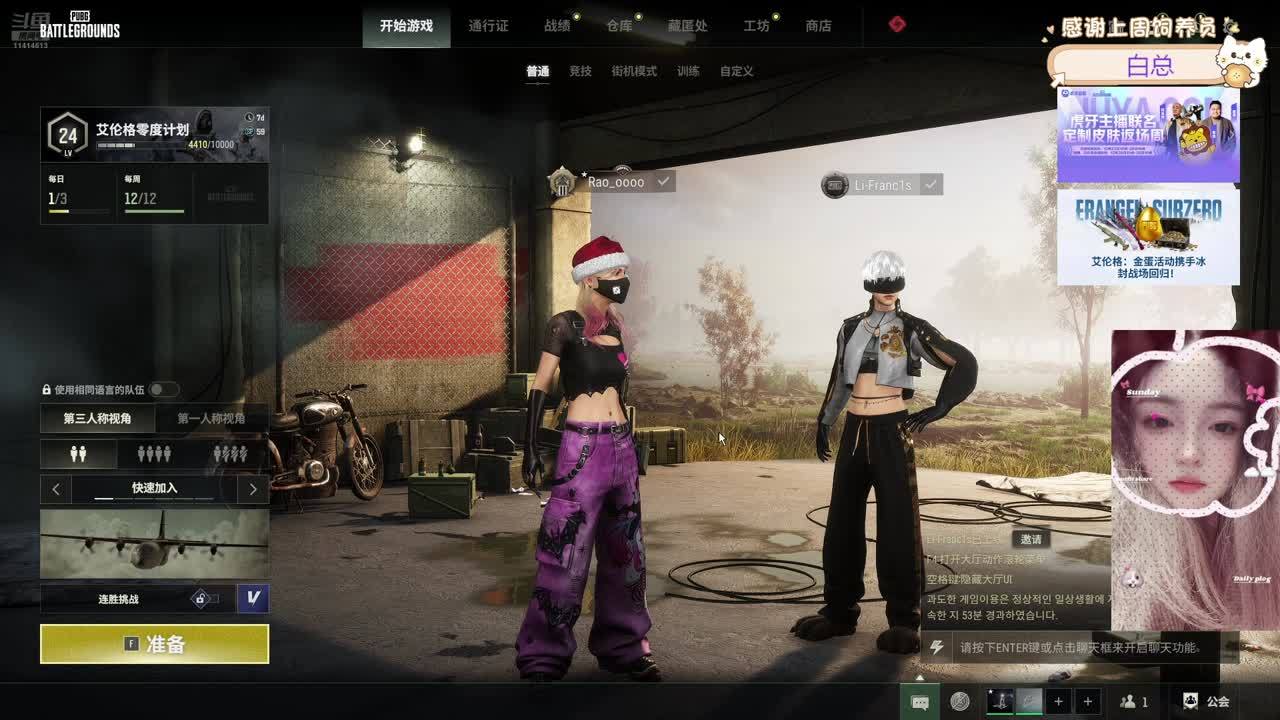1280x720 pixels.
Task: Open the 仓库 inventory tab
Action: point(619,26)
